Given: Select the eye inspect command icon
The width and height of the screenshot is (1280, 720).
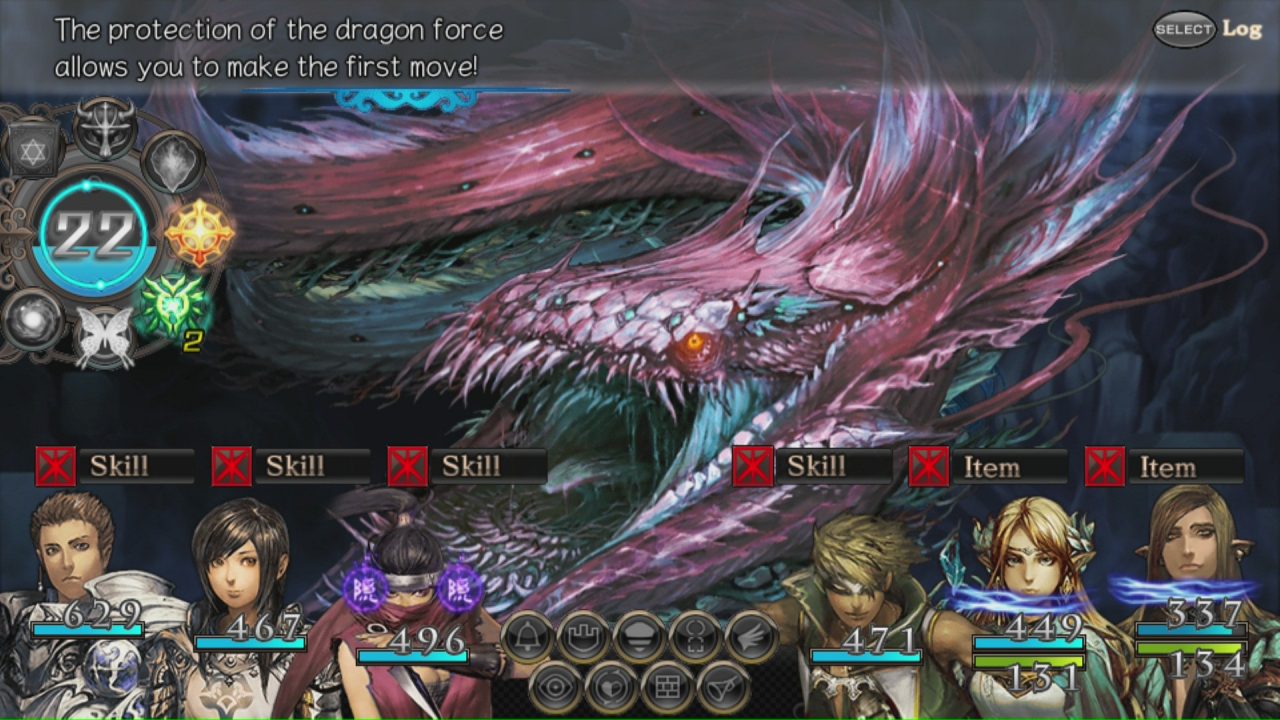Looking at the screenshot, I should coord(556,686).
